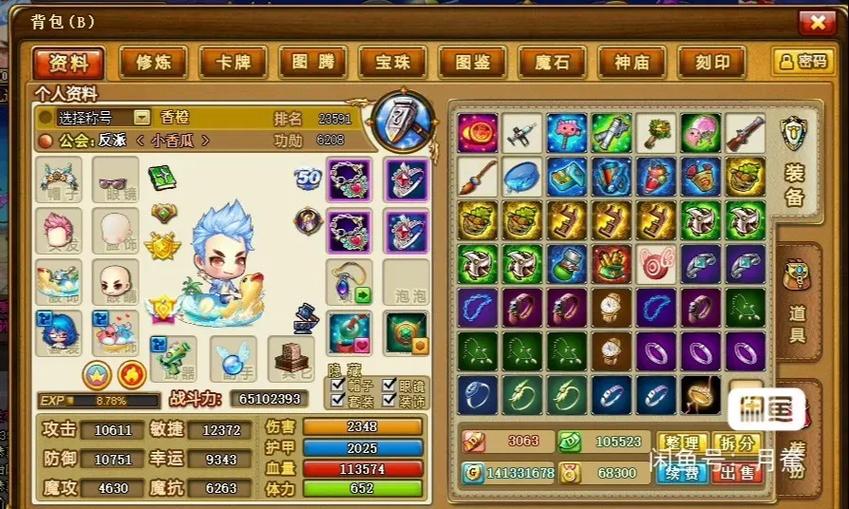Open the 选择称号 title dropdown
The height and width of the screenshot is (509, 849).
point(142,117)
